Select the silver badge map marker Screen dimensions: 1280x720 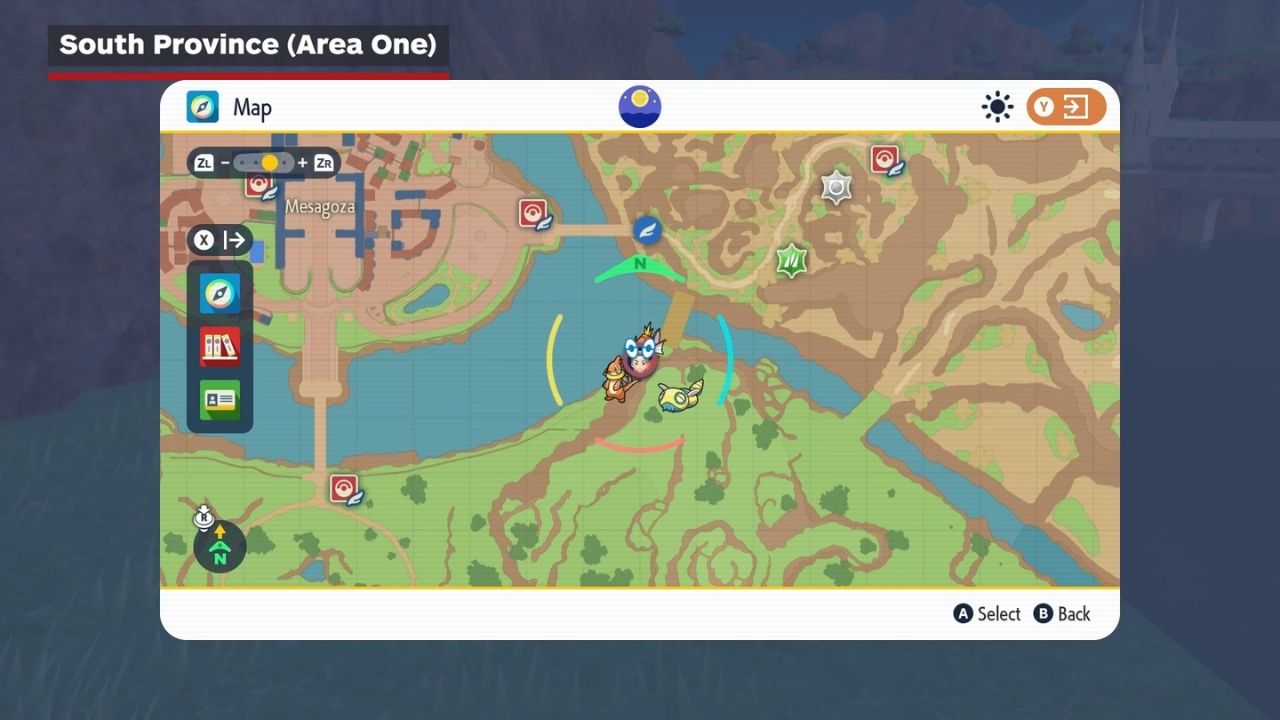pyautogui.click(x=836, y=187)
